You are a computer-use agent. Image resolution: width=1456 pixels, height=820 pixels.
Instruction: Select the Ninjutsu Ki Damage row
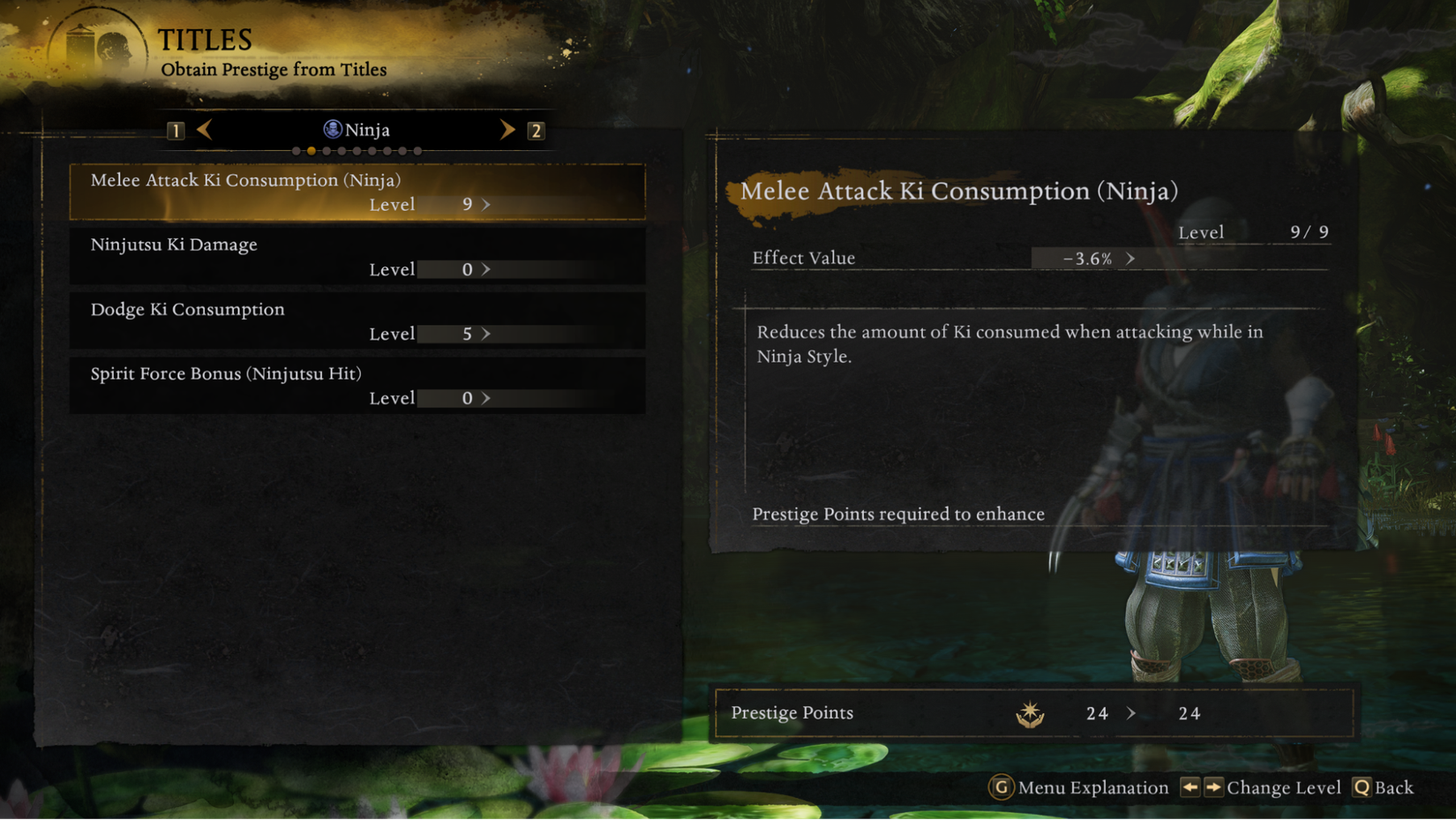[x=357, y=256]
